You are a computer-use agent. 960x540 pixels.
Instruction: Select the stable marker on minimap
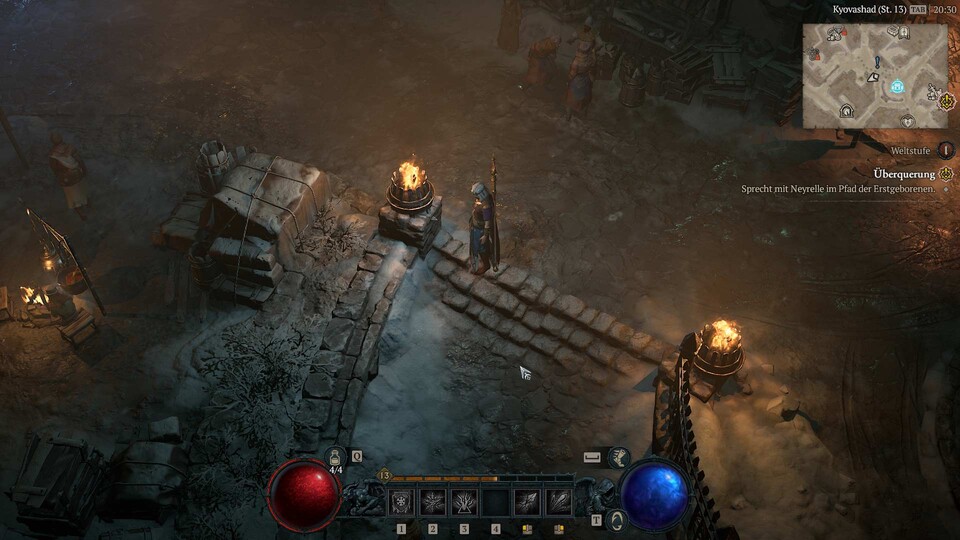(846, 111)
